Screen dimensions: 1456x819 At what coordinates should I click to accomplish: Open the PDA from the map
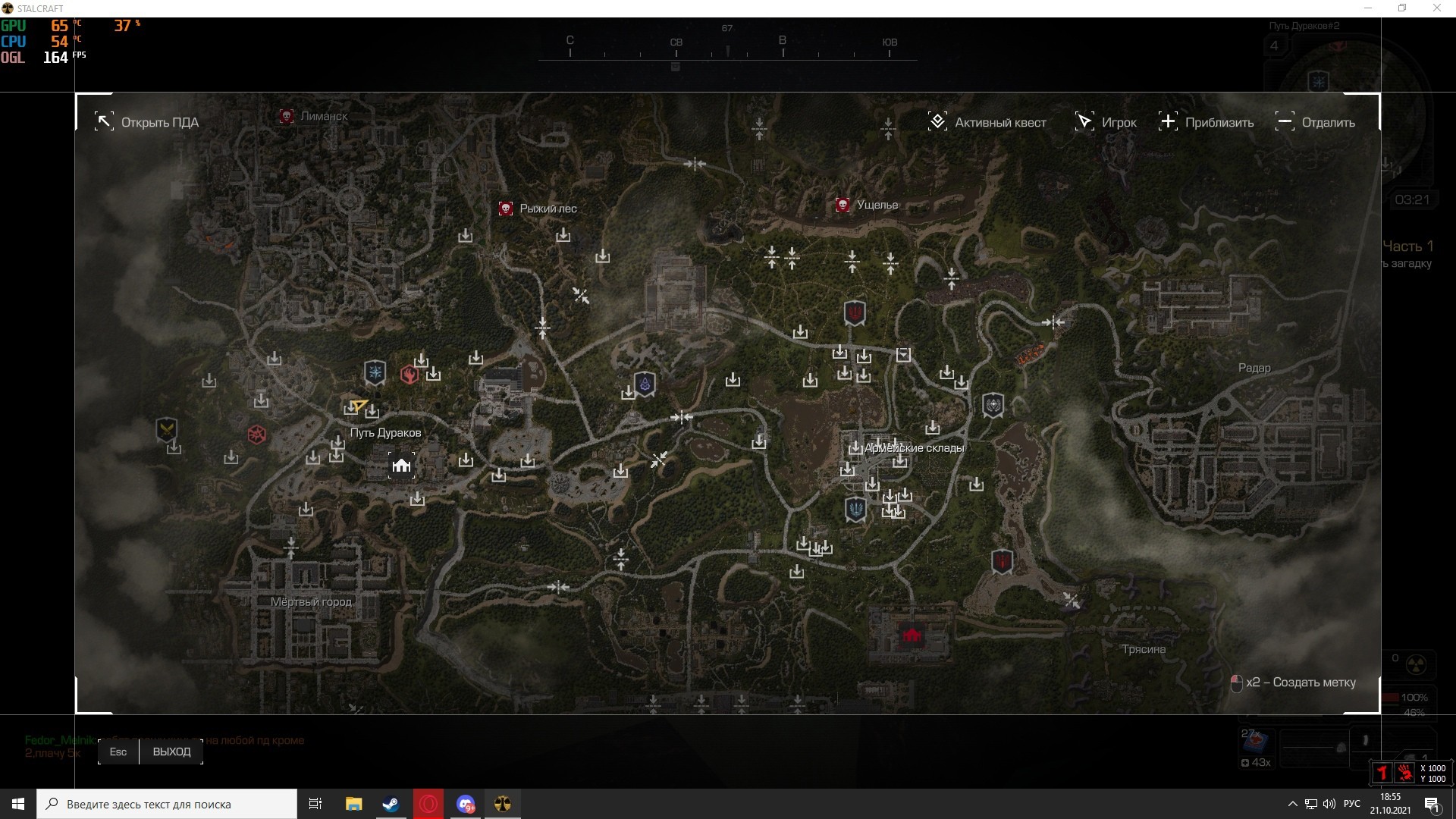(147, 122)
